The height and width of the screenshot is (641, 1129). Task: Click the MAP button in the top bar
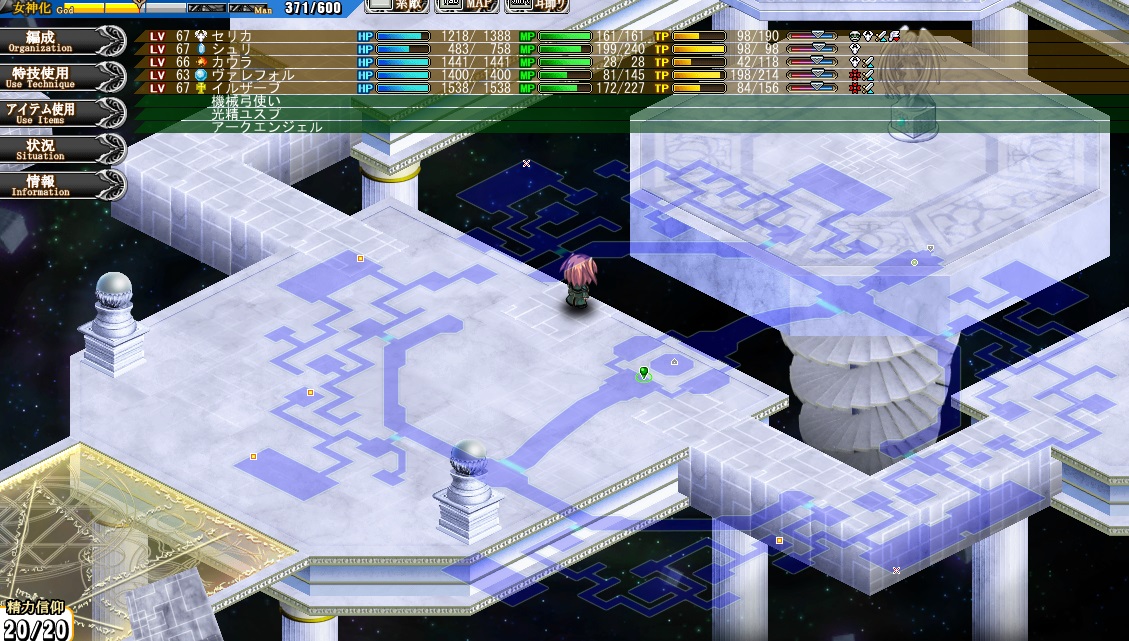[x=466, y=6]
